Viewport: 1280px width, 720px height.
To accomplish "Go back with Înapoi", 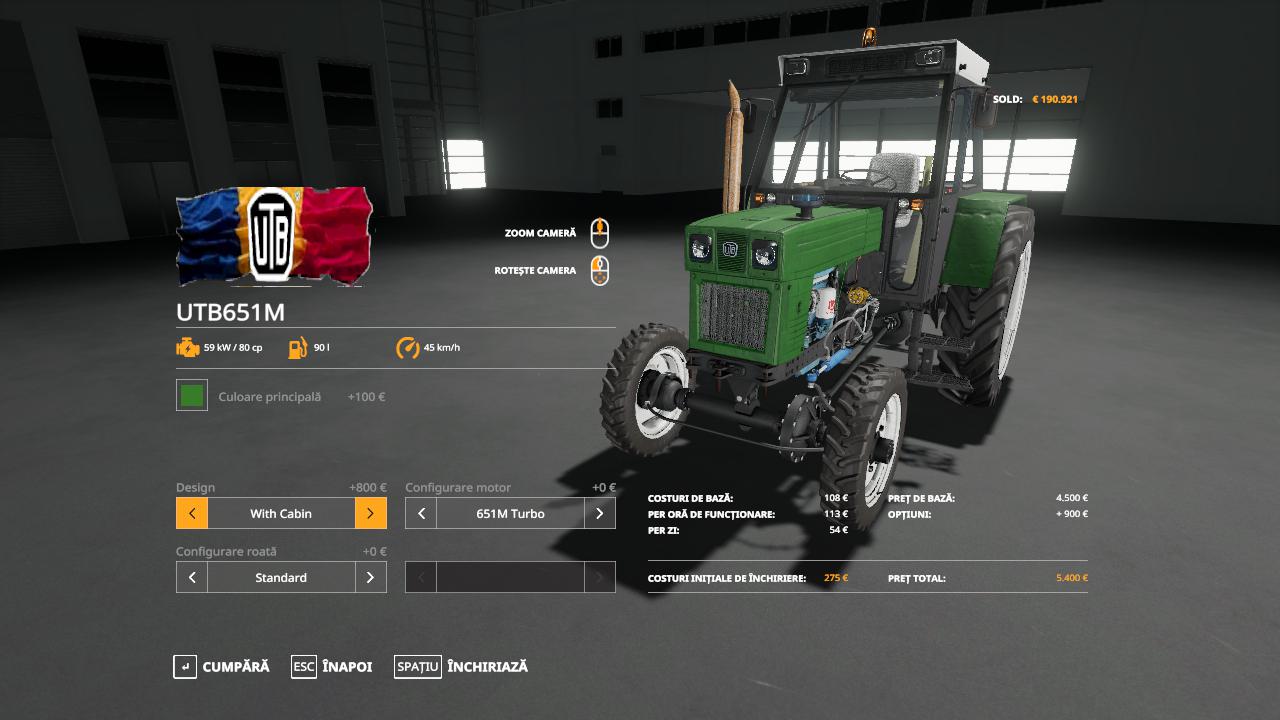I will (332, 667).
